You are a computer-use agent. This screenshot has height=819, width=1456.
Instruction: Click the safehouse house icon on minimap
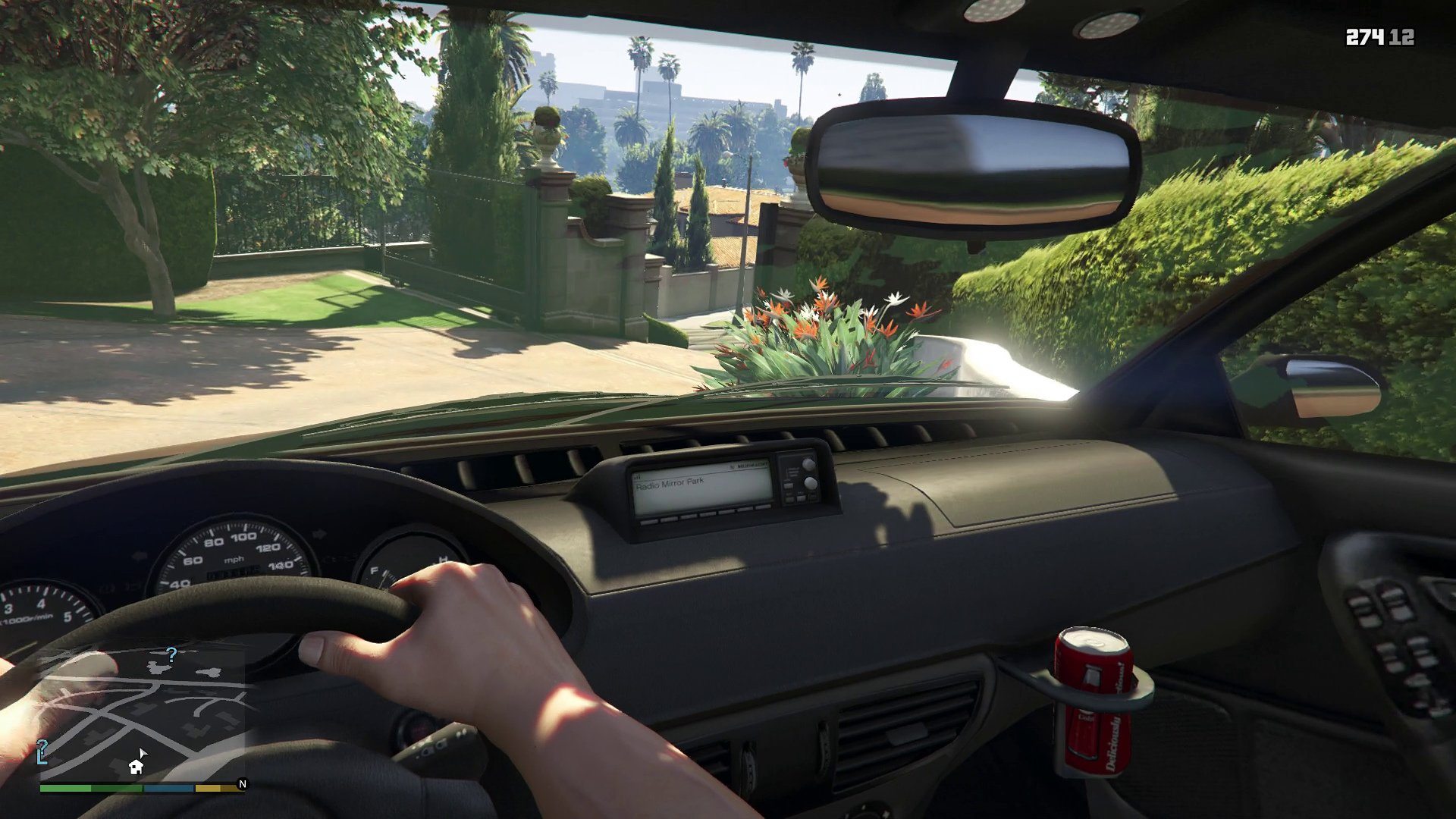tap(136, 767)
